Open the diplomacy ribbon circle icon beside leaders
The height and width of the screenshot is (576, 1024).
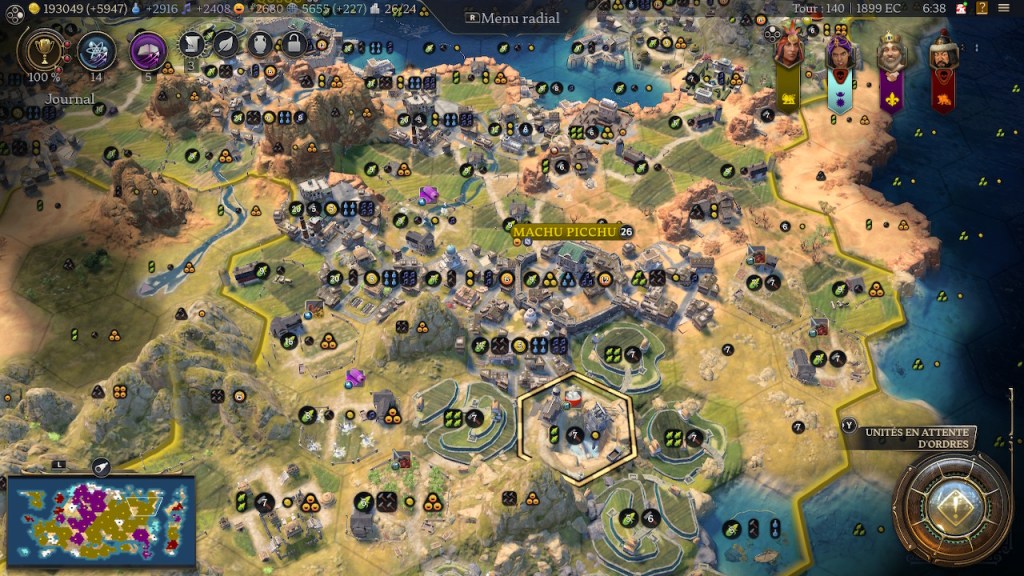(x=771, y=33)
